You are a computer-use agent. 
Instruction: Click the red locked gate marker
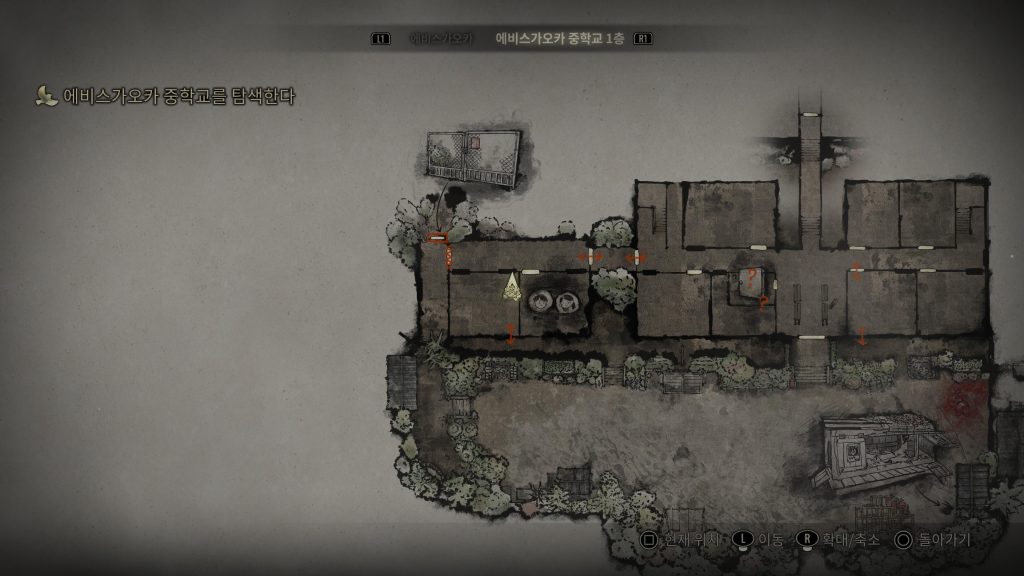(x=436, y=238)
